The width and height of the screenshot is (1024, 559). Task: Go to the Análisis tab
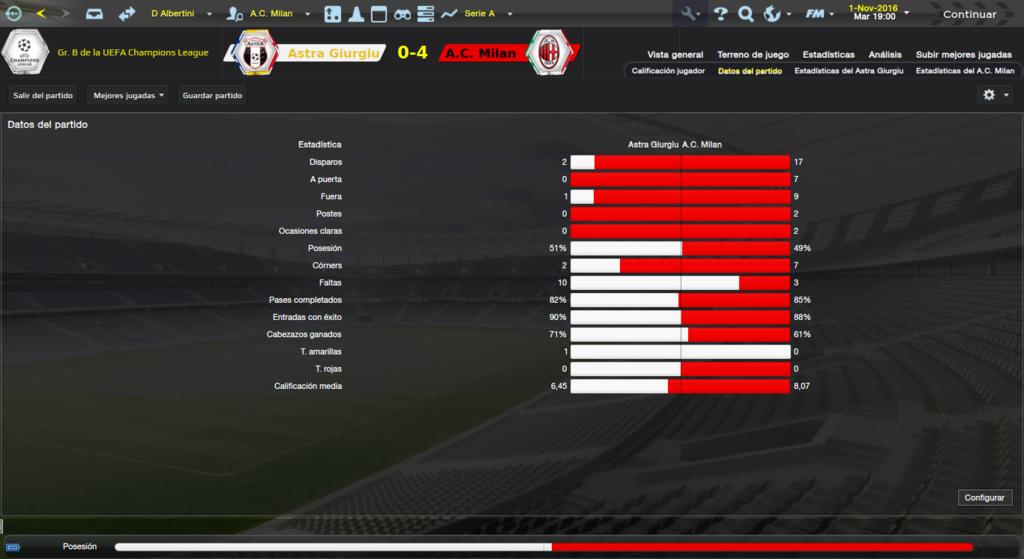pos(885,54)
